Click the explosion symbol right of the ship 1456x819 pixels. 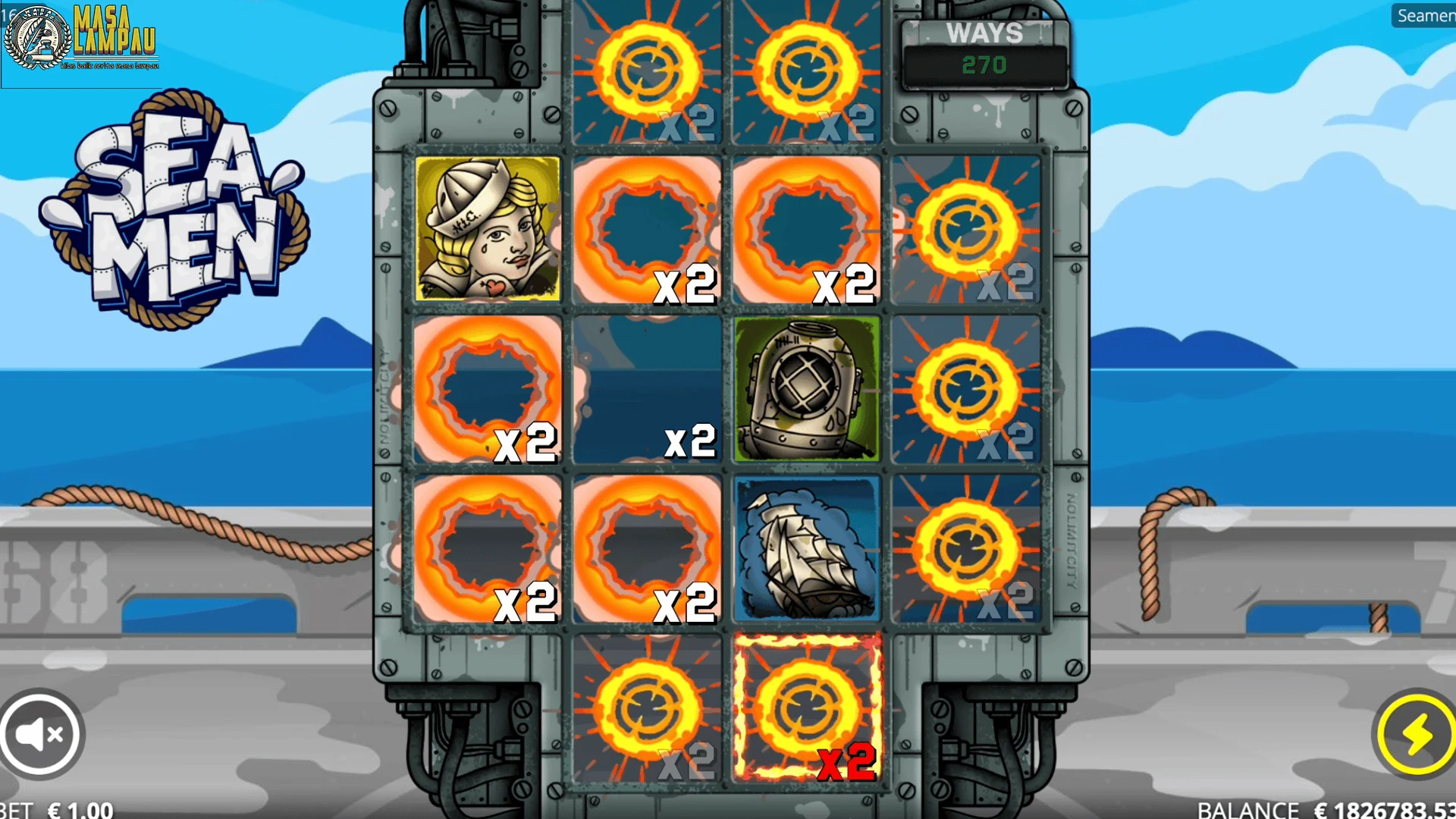click(x=965, y=548)
